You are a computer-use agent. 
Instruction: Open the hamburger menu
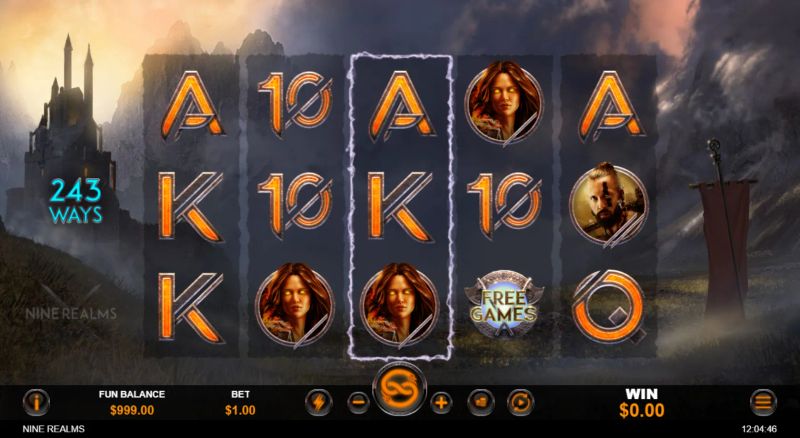(764, 402)
